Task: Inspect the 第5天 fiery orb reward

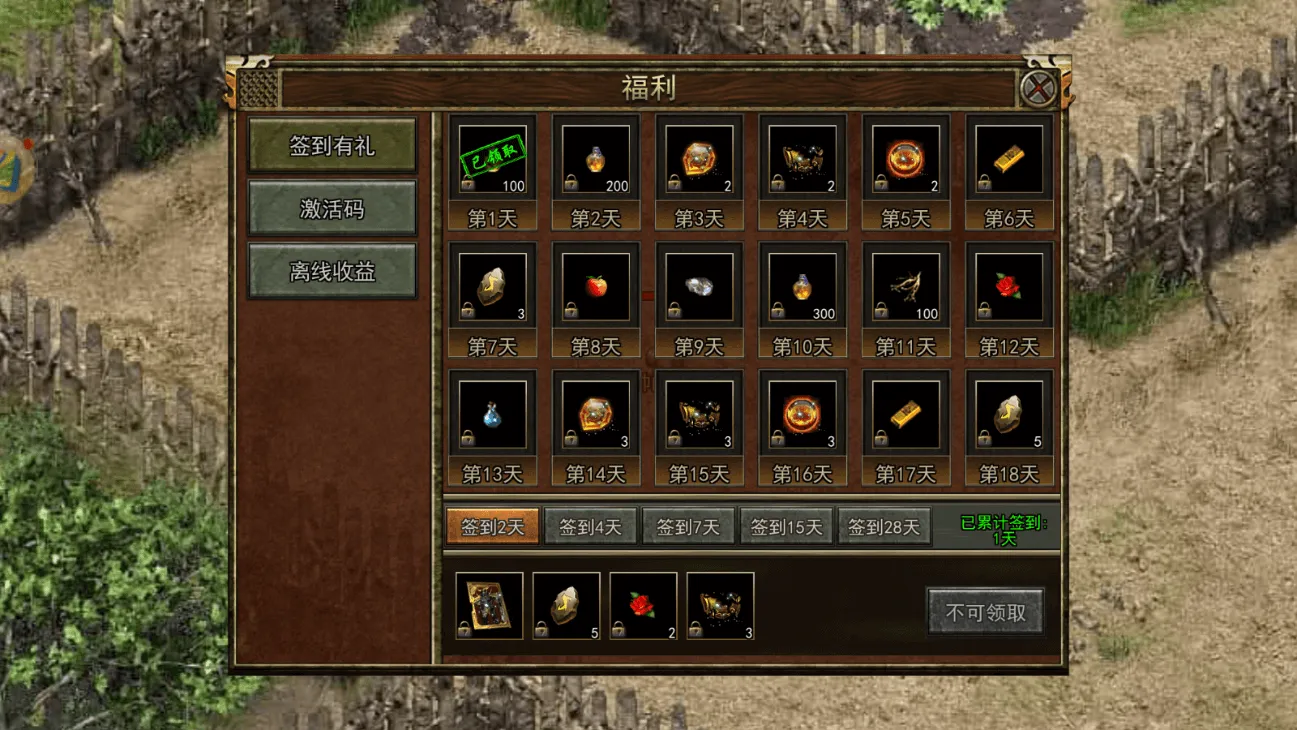Action: click(x=905, y=158)
